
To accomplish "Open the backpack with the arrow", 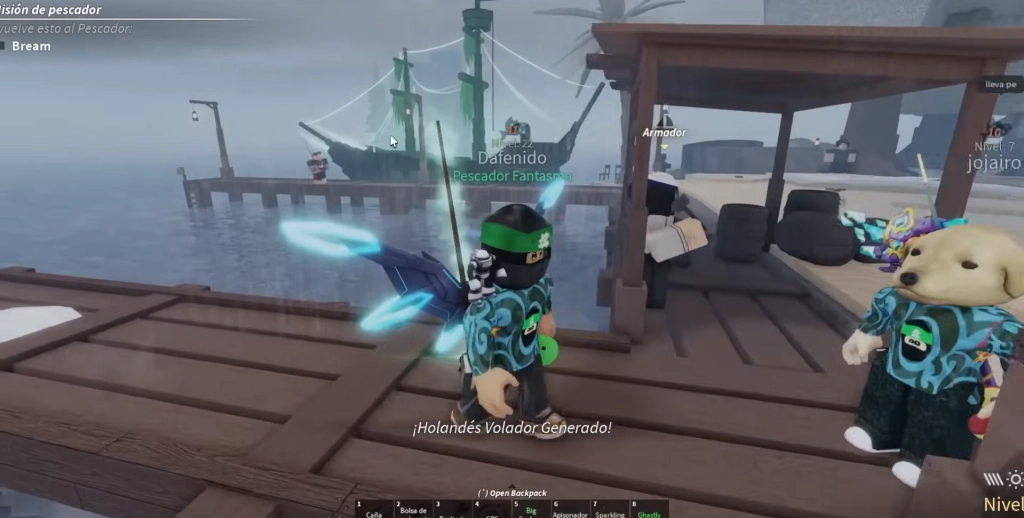I will [x=511, y=493].
